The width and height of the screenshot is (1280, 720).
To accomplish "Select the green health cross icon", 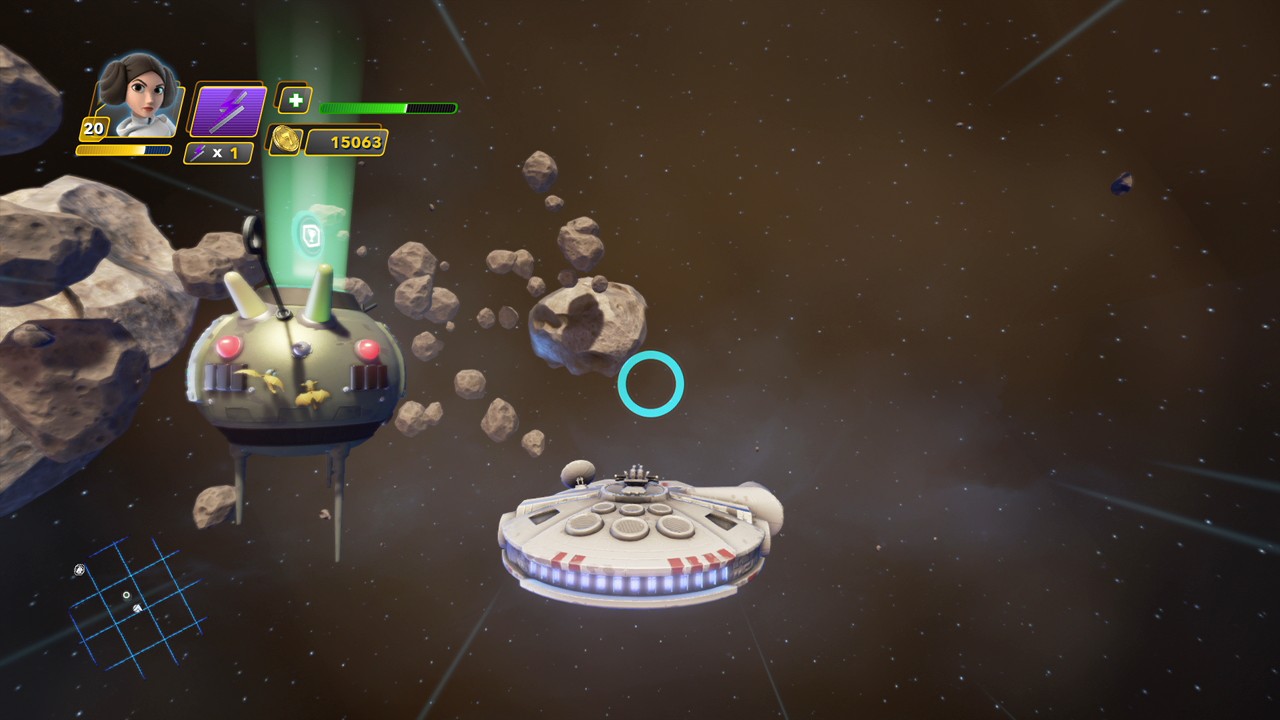I will pyautogui.click(x=294, y=100).
